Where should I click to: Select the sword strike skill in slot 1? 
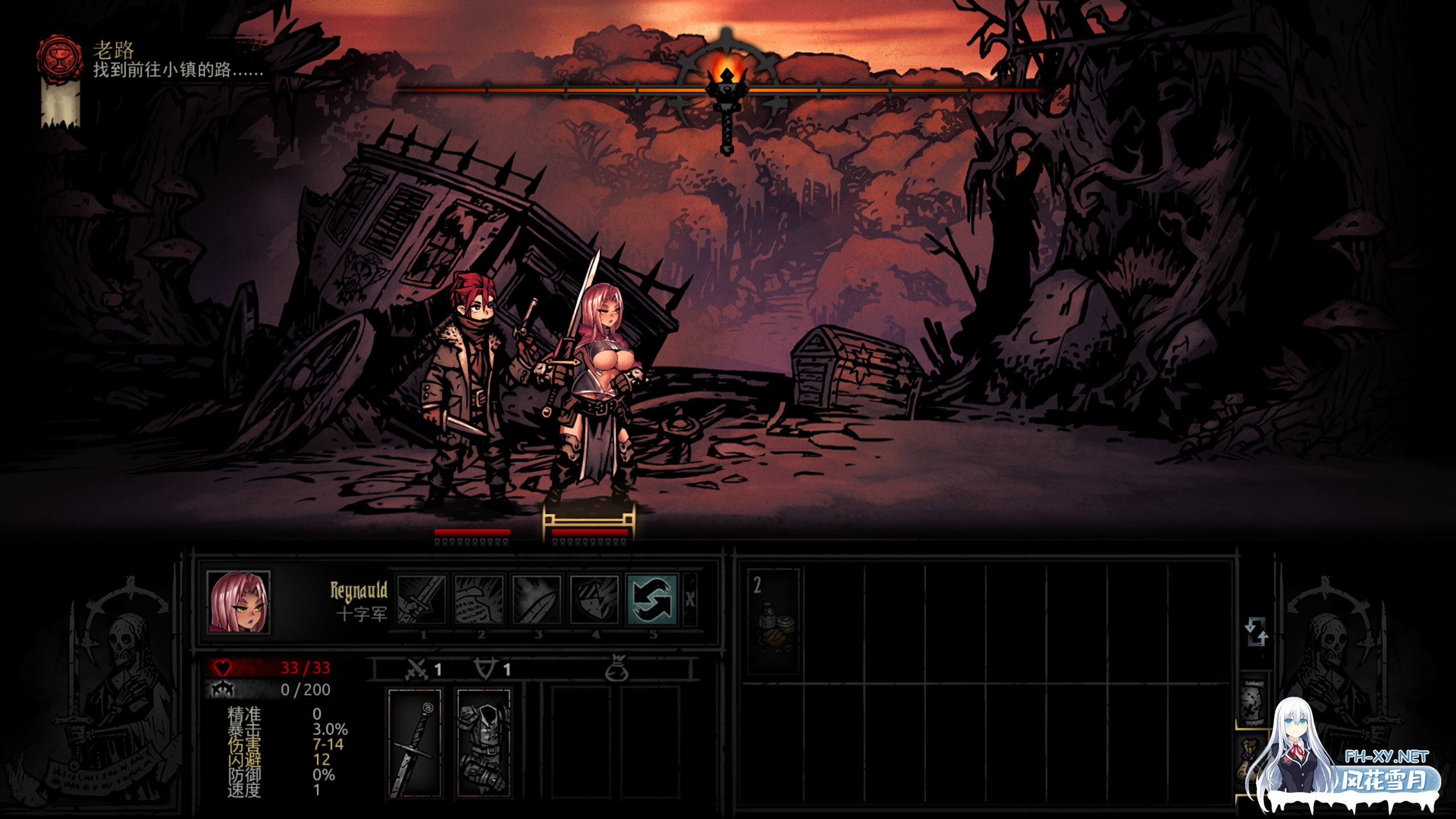click(x=421, y=599)
